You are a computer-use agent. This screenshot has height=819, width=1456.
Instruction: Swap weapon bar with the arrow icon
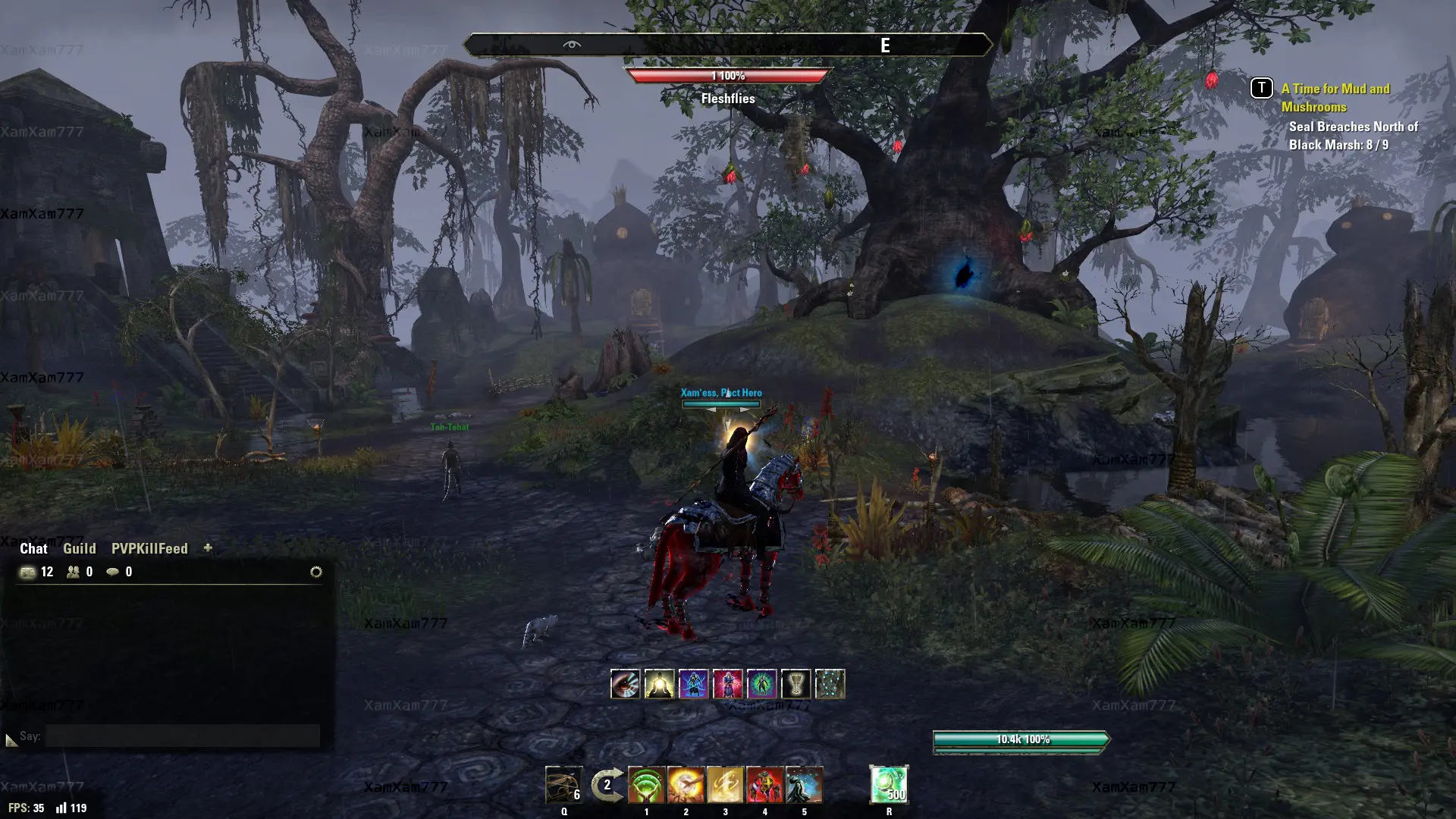(607, 785)
